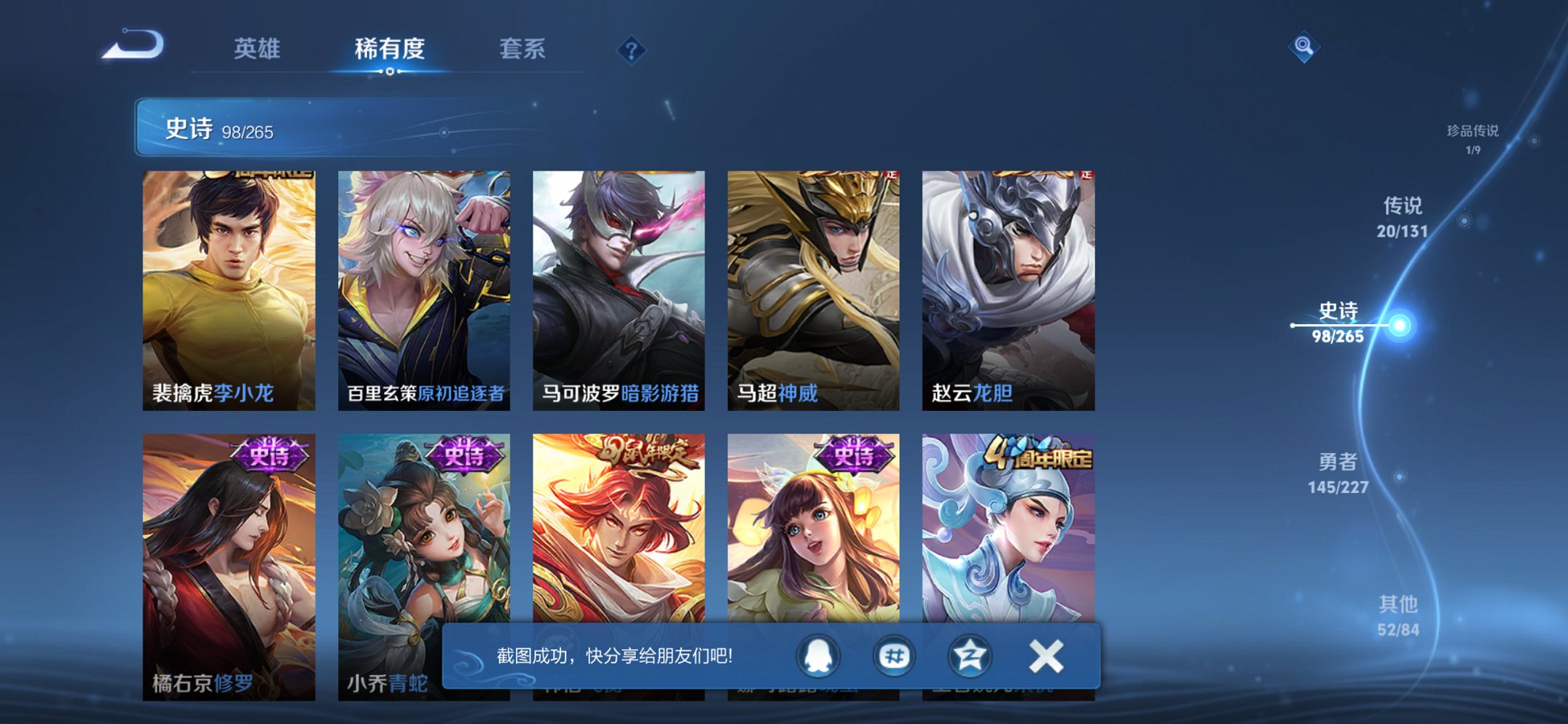Share screenshot using the hashtag topic icon
This screenshot has width=1568, height=724.
point(893,655)
